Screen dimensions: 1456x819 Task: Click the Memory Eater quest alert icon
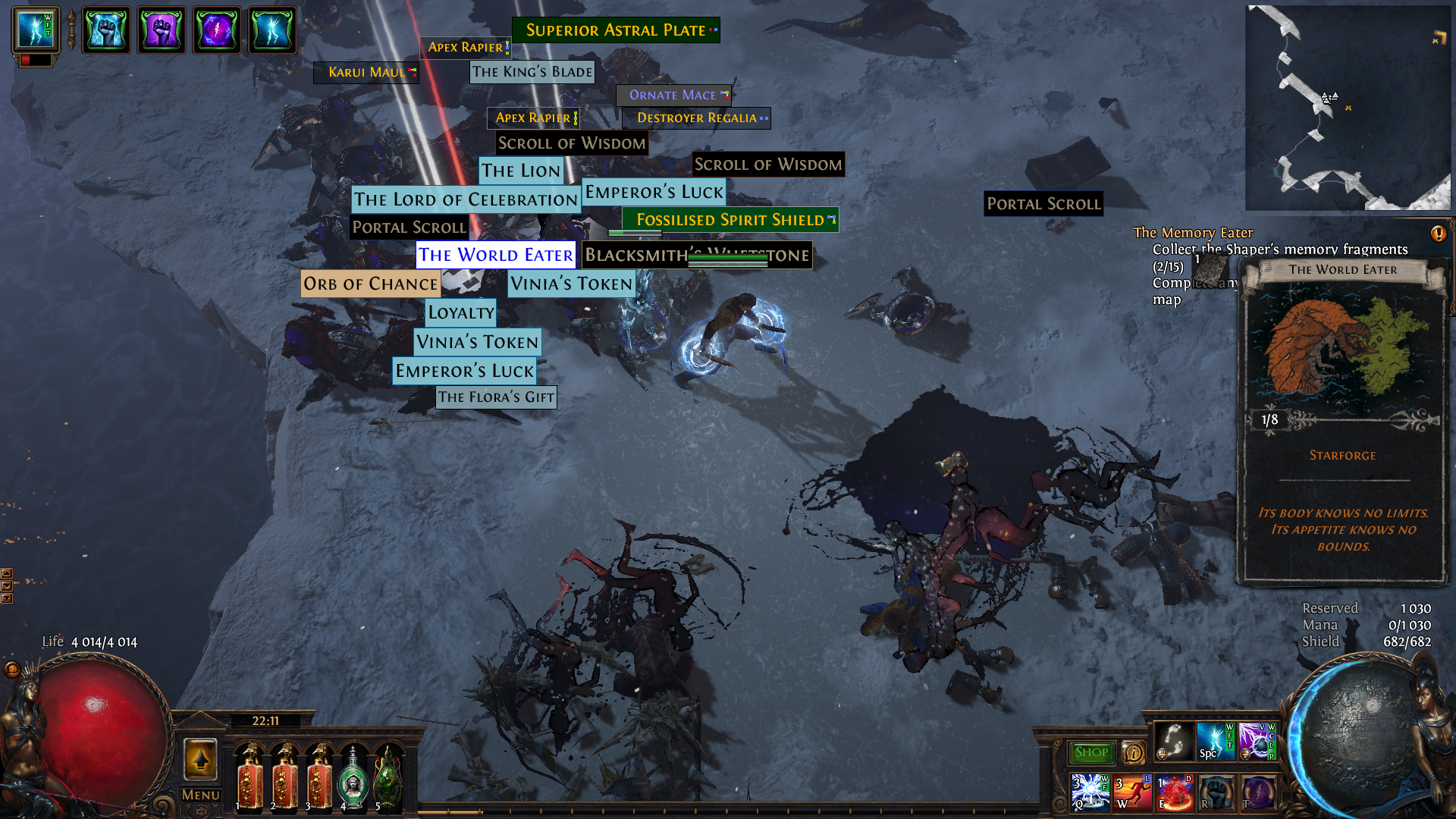coord(1438,234)
